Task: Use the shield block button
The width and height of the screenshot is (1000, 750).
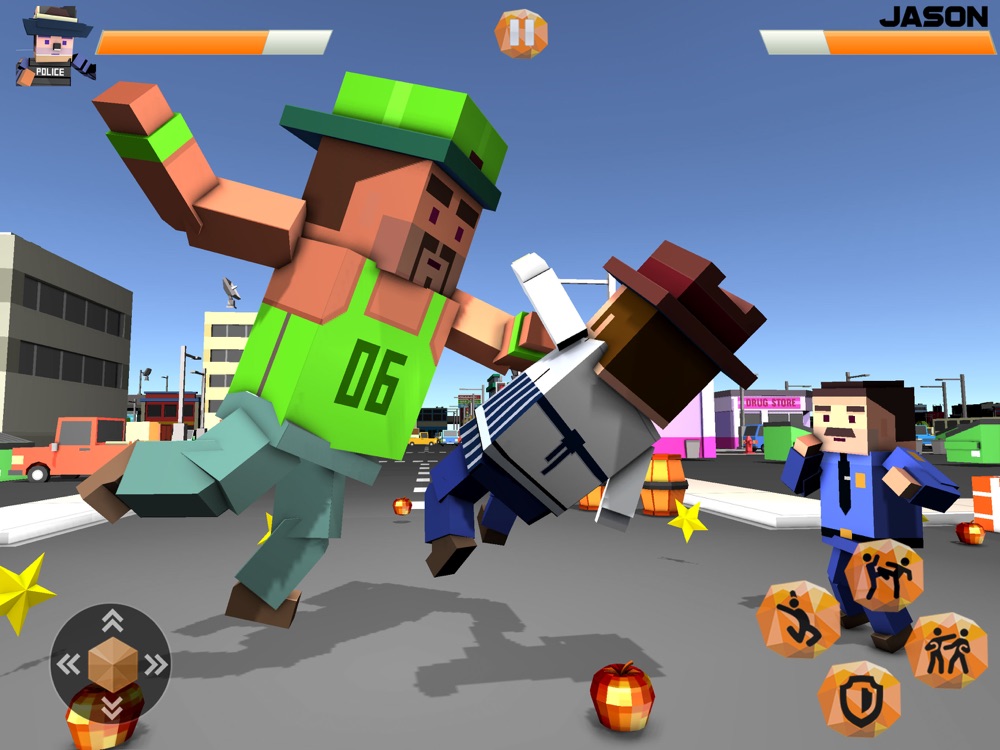Action: 859,699
